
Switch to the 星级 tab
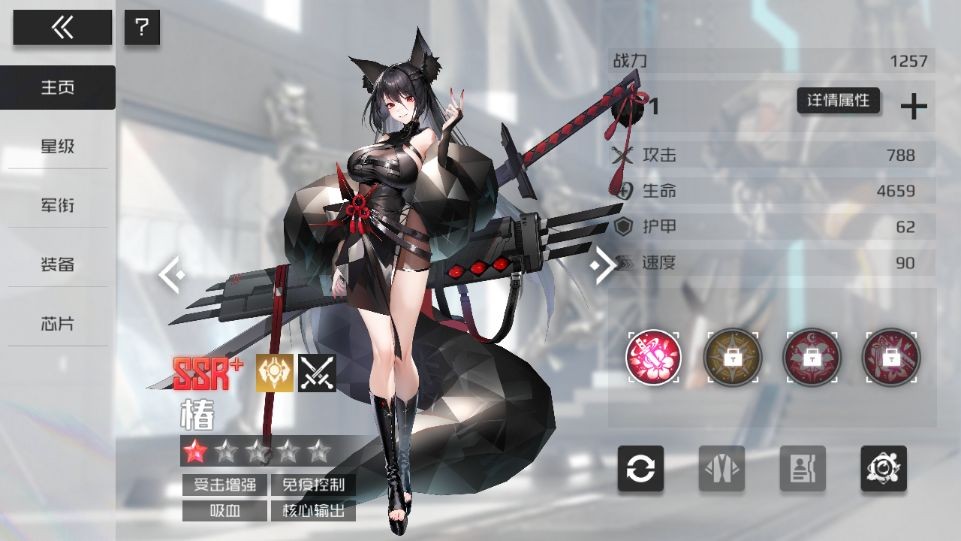click(57, 147)
